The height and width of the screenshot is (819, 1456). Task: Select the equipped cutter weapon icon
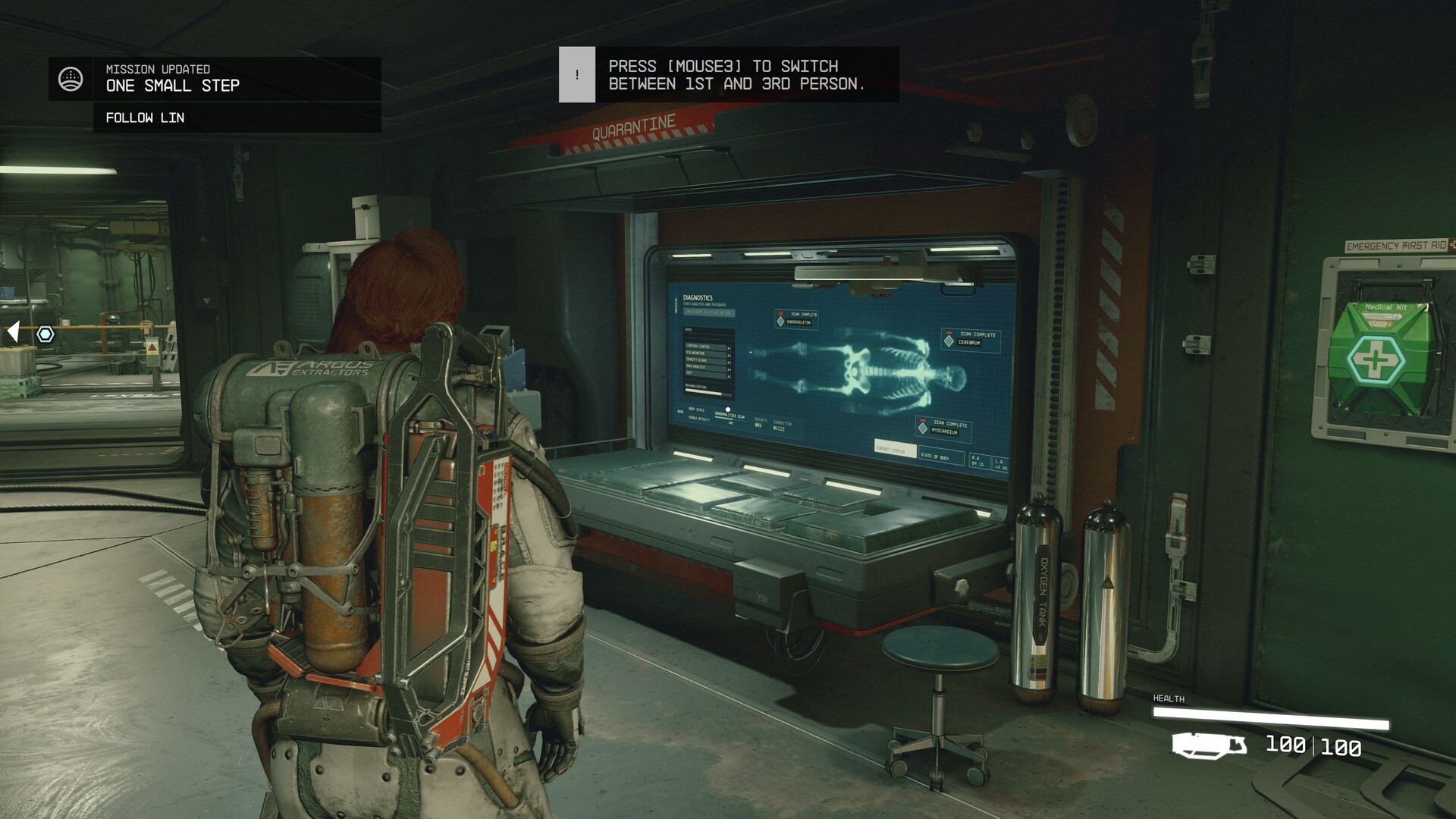coord(1209,745)
